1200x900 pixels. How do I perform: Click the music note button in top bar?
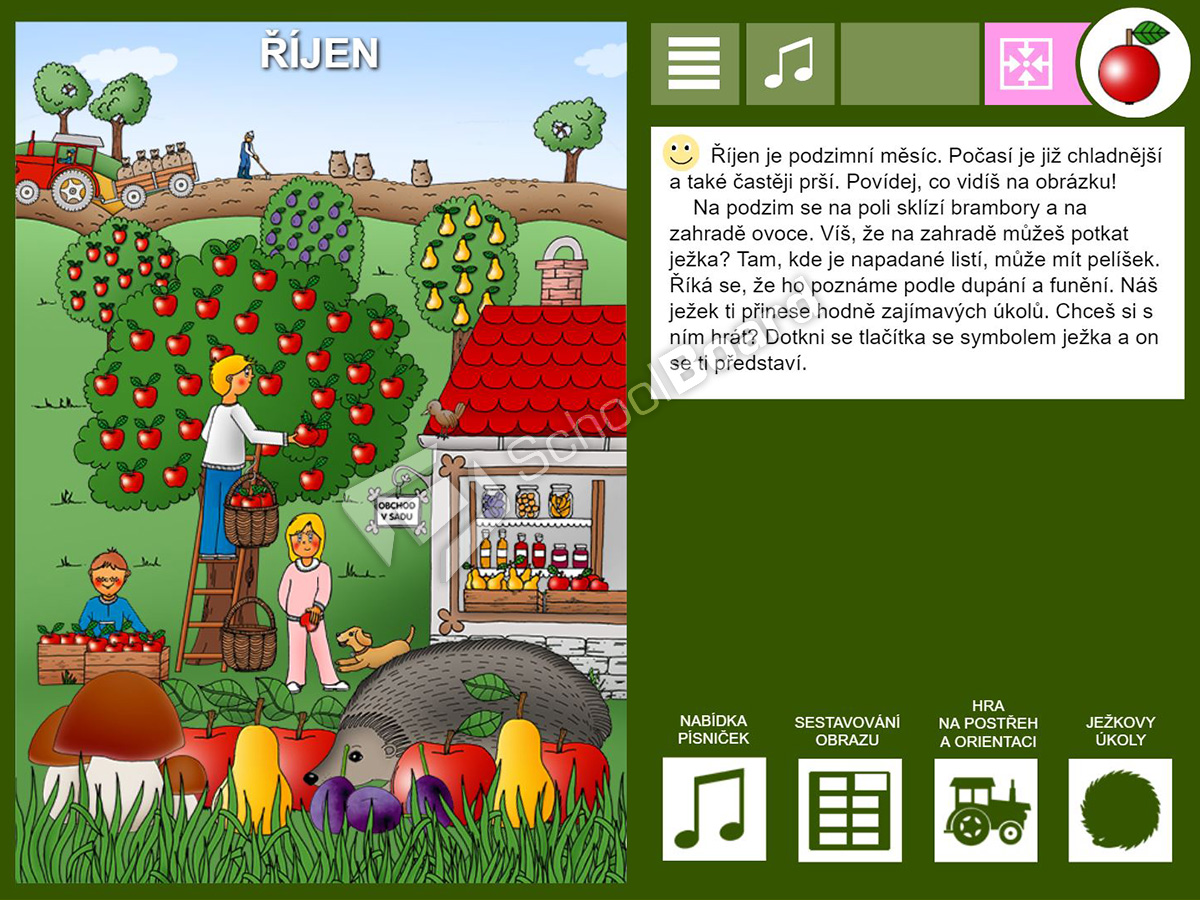click(790, 64)
